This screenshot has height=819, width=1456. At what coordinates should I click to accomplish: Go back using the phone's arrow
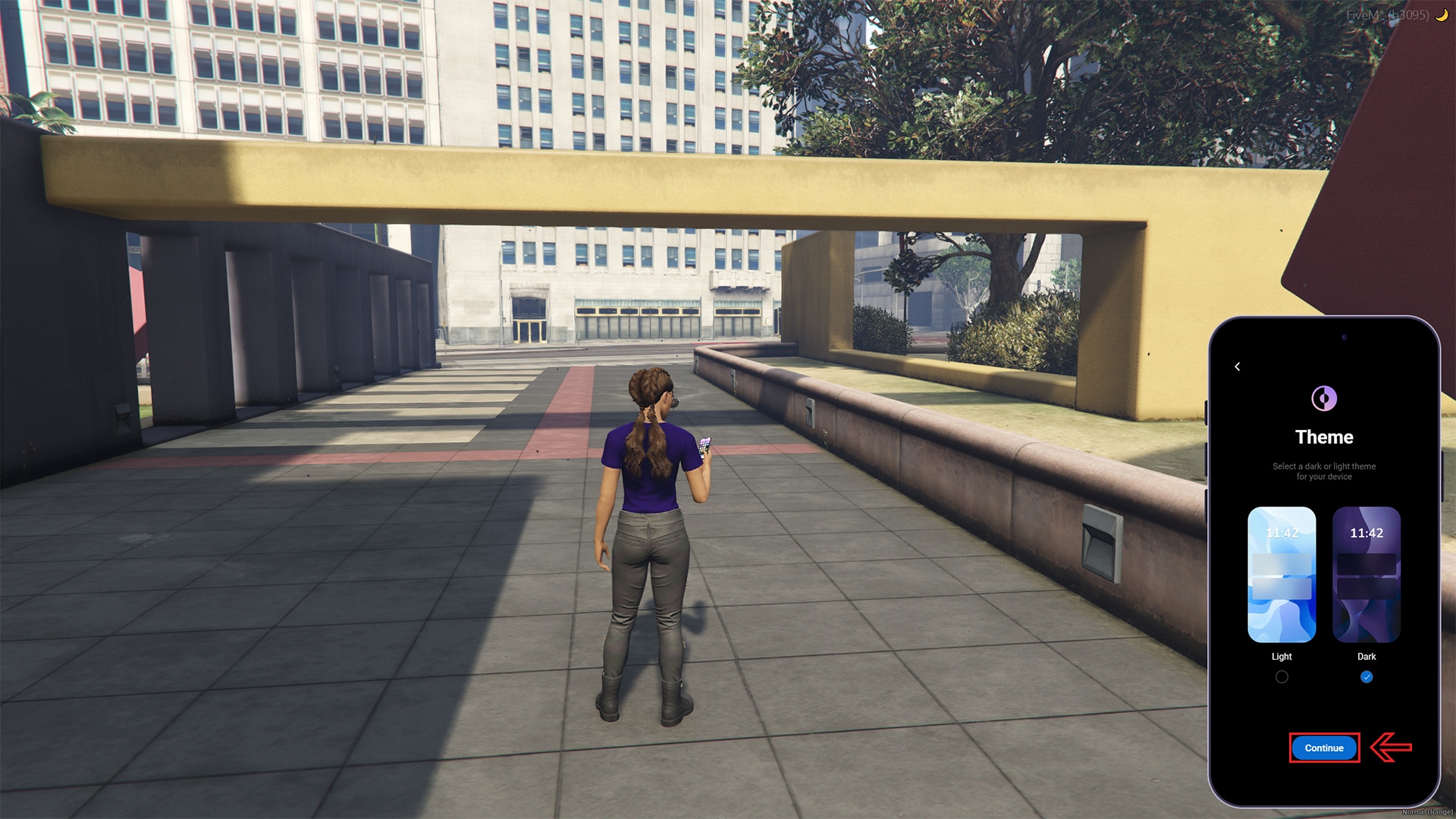1238,367
